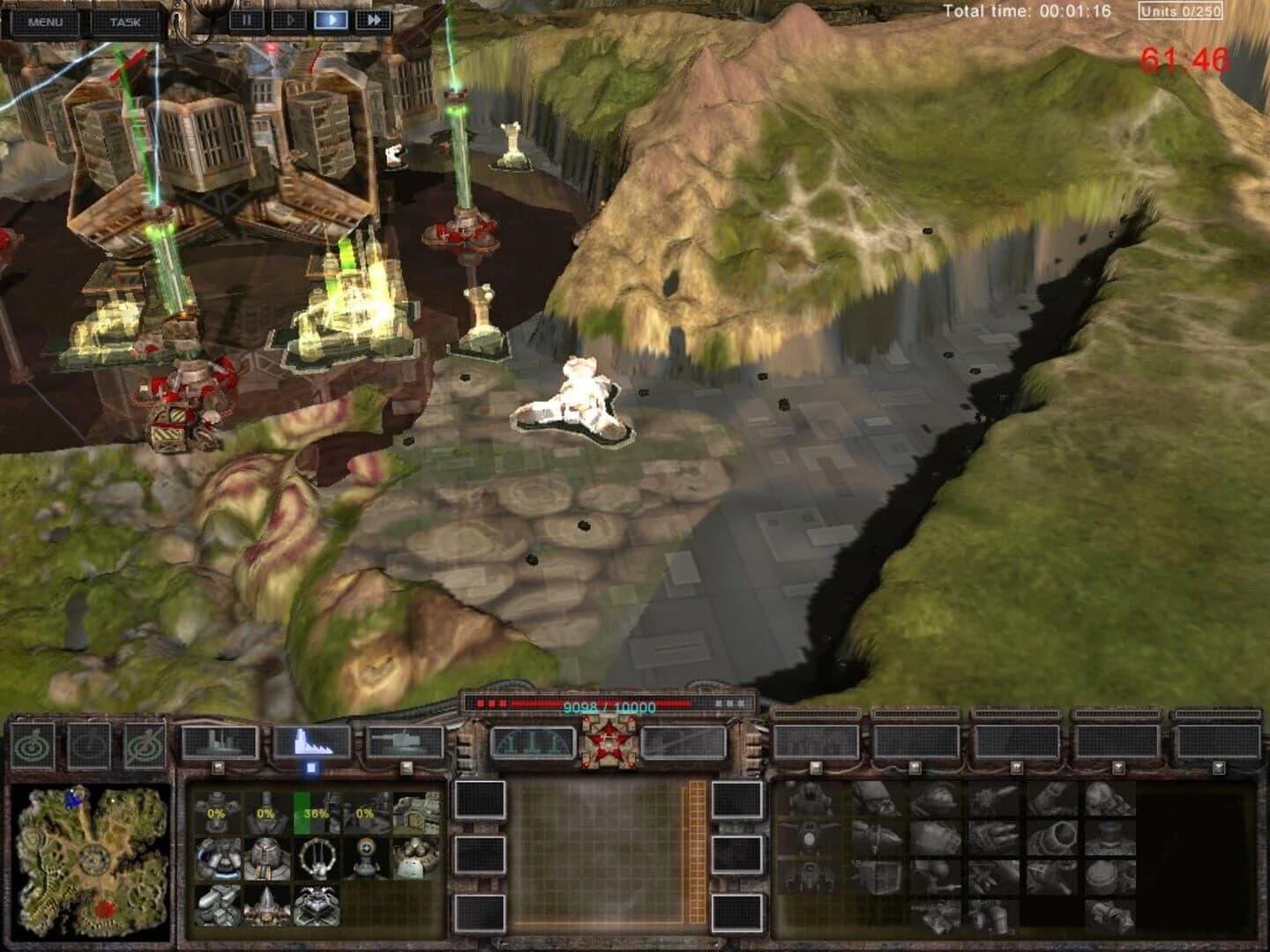This screenshot has height=952, width=1270.
Task: Select the first energy core building icon
Action: click(216, 859)
